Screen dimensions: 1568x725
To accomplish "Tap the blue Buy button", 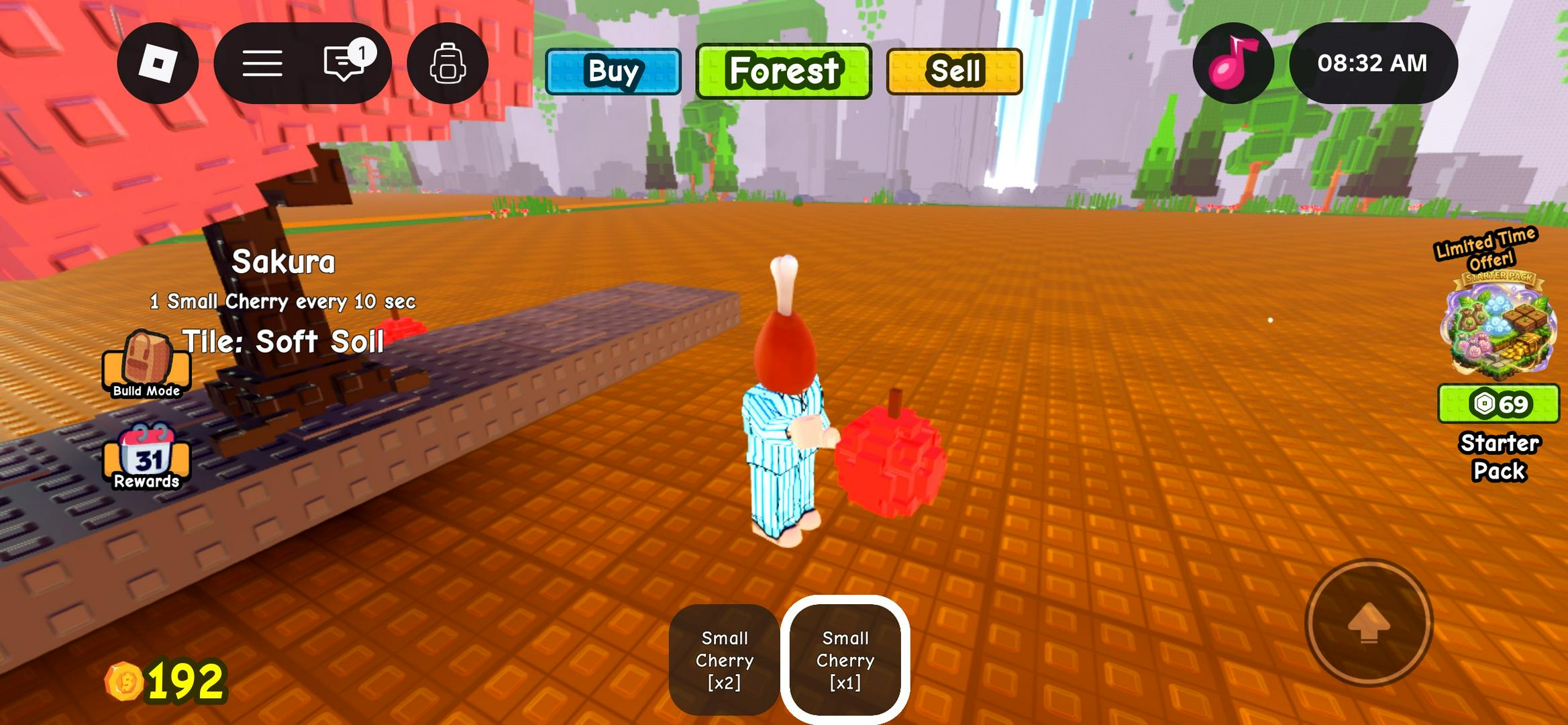I will pyautogui.click(x=613, y=71).
